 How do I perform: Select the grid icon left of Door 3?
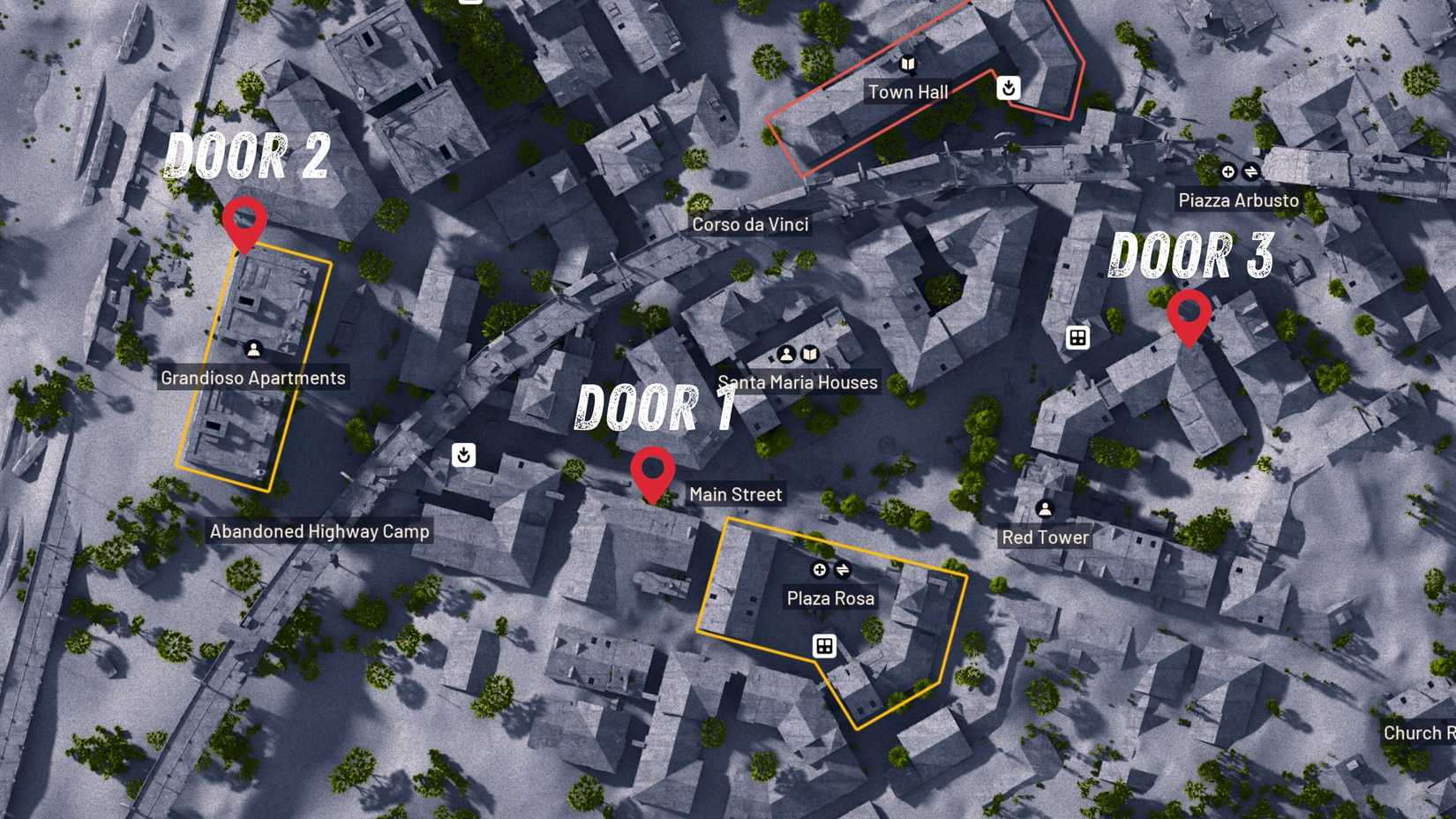[x=1078, y=337]
